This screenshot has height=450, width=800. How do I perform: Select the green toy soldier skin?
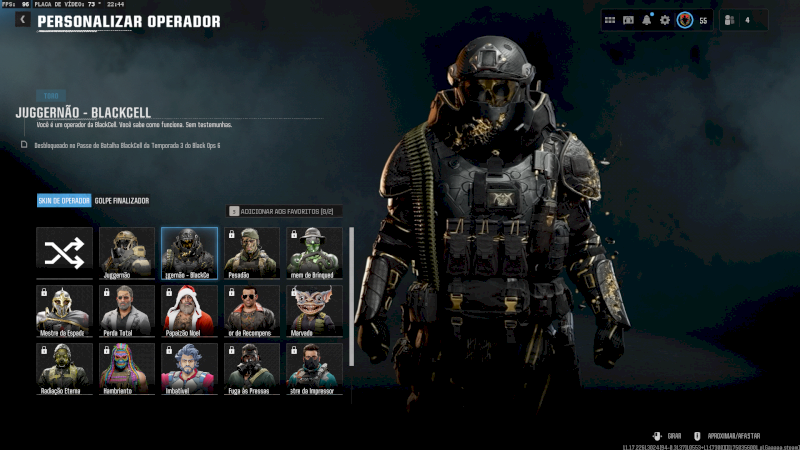tap(314, 253)
